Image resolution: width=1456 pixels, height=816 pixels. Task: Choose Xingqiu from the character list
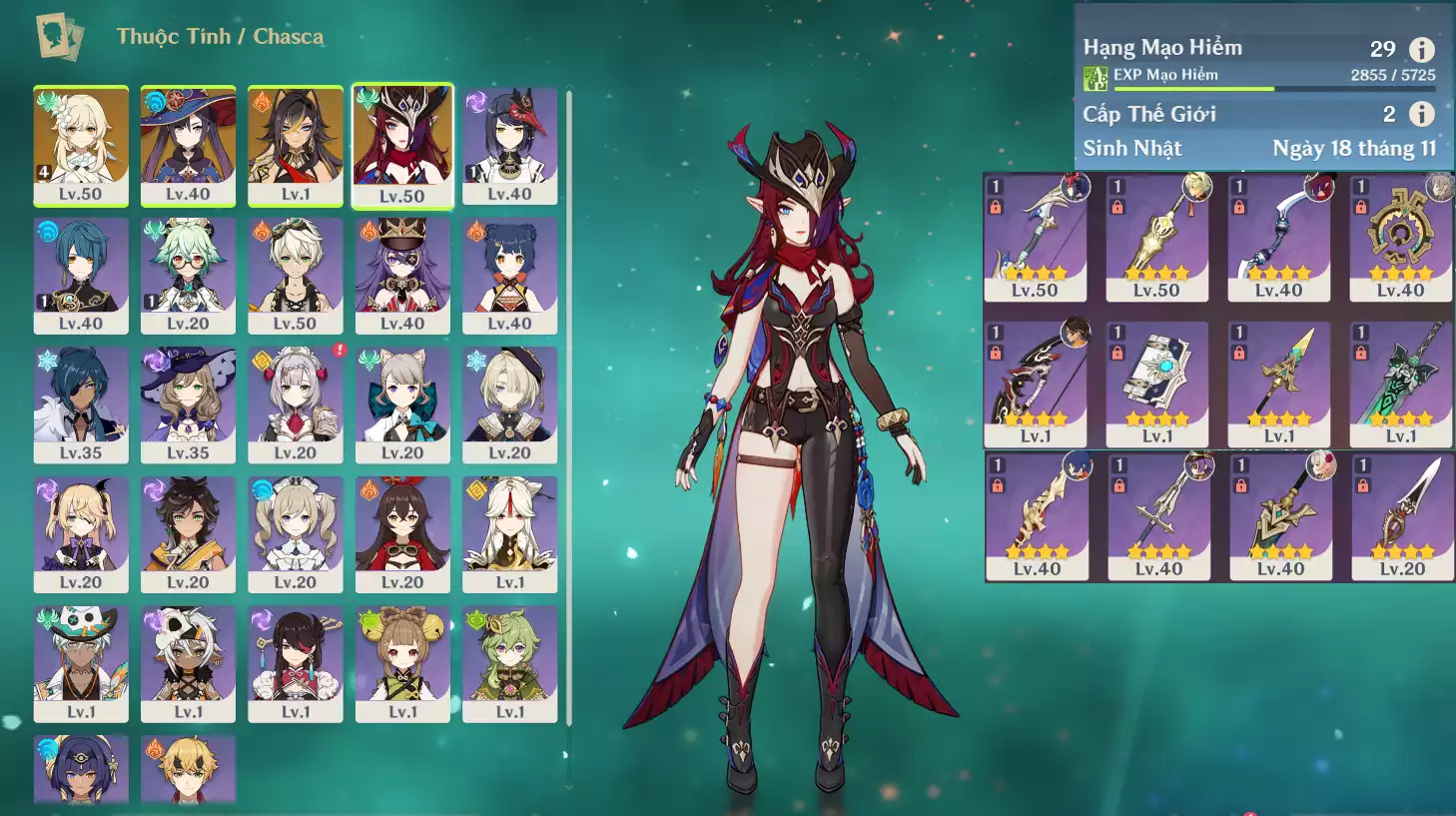(x=81, y=276)
